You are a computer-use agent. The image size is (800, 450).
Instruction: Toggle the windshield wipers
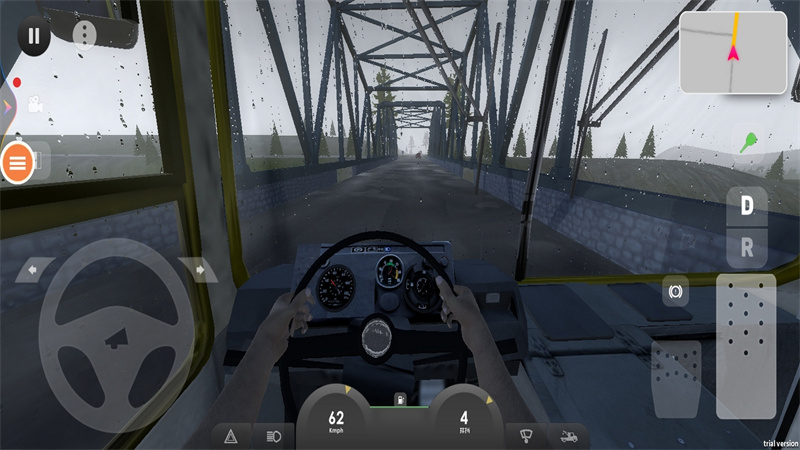click(525, 436)
